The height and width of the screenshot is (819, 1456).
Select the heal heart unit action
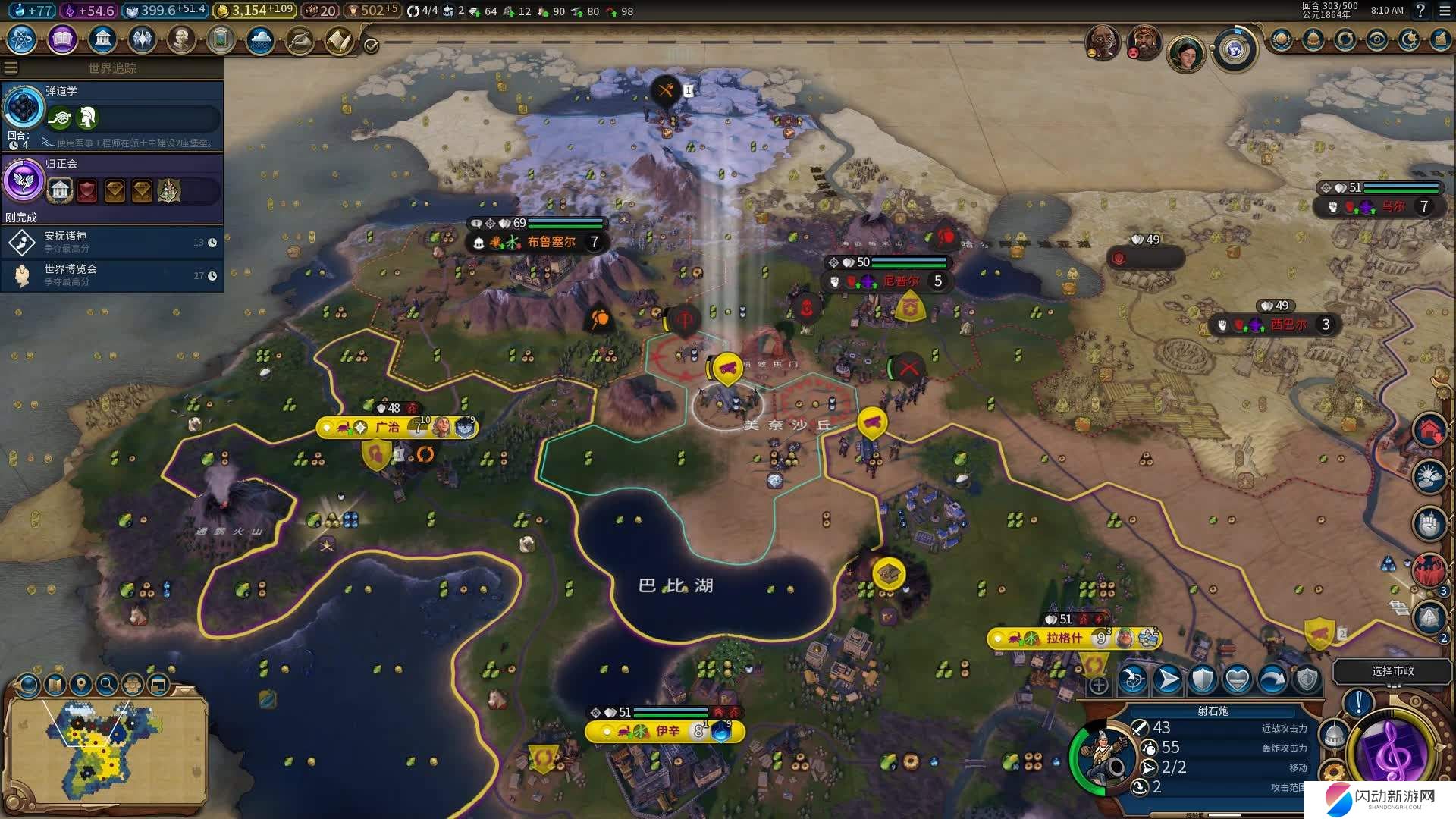(x=1238, y=680)
